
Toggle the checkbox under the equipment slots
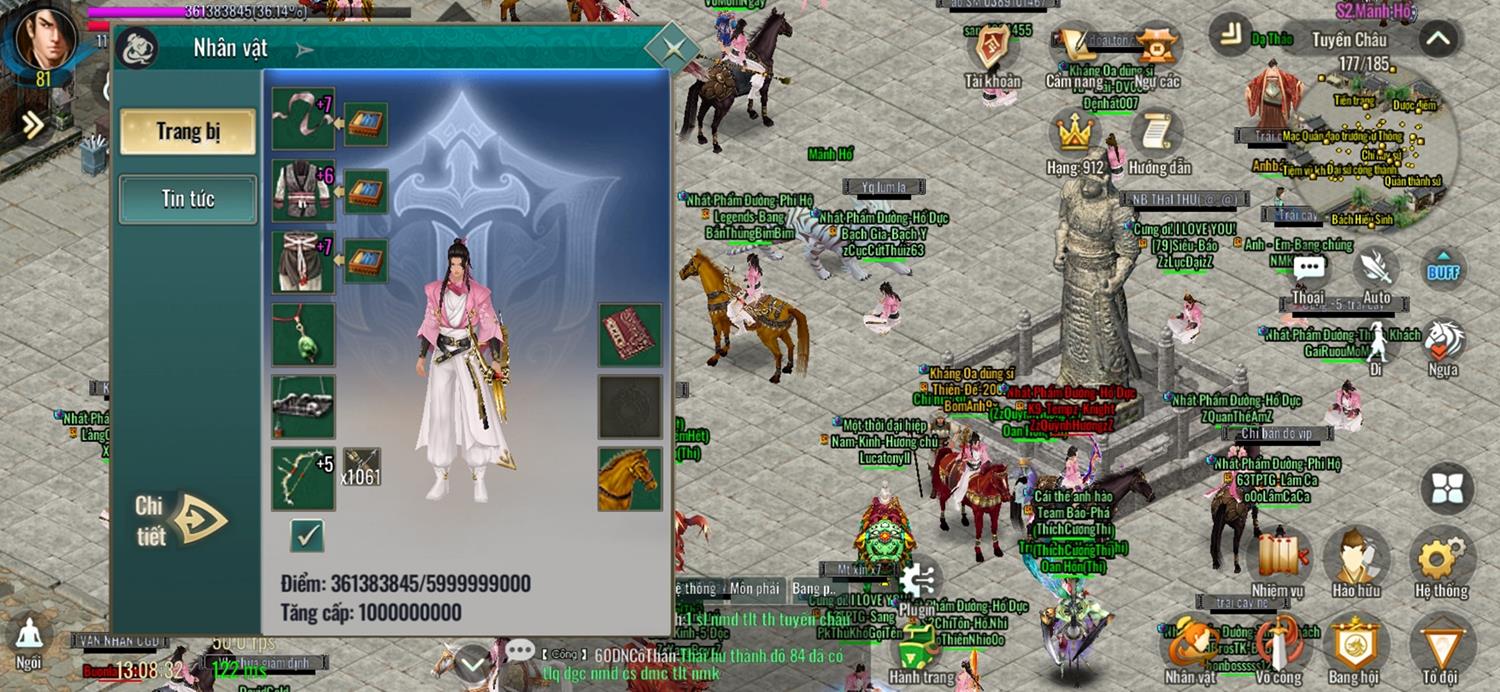(307, 536)
